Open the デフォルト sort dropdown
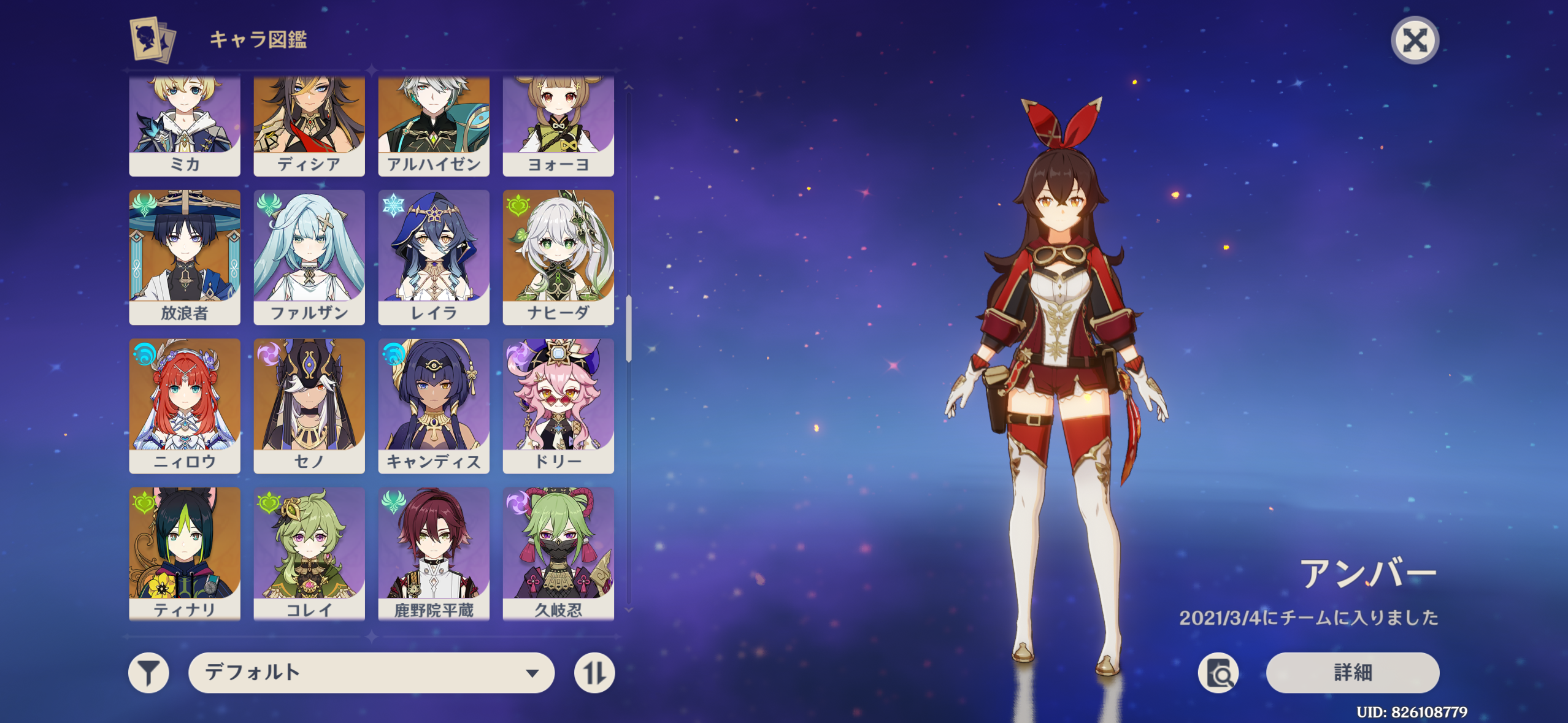Screen dimensions: 1568x723 coord(371,673)
